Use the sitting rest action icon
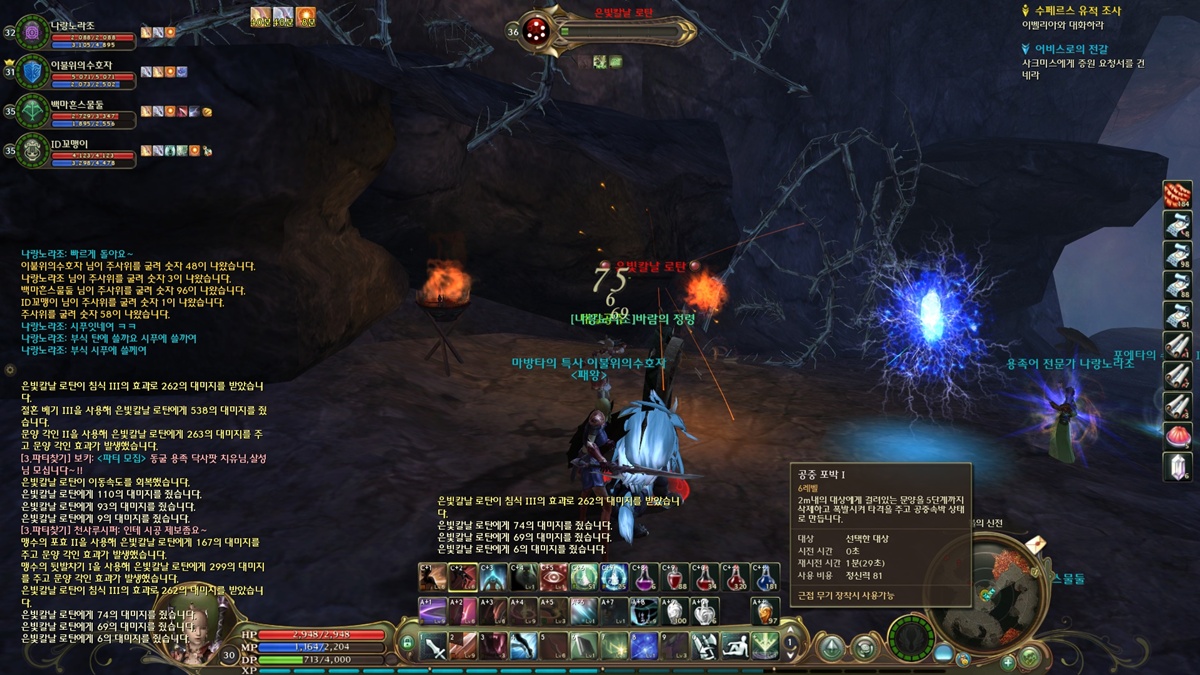 (x=736, y=647)
